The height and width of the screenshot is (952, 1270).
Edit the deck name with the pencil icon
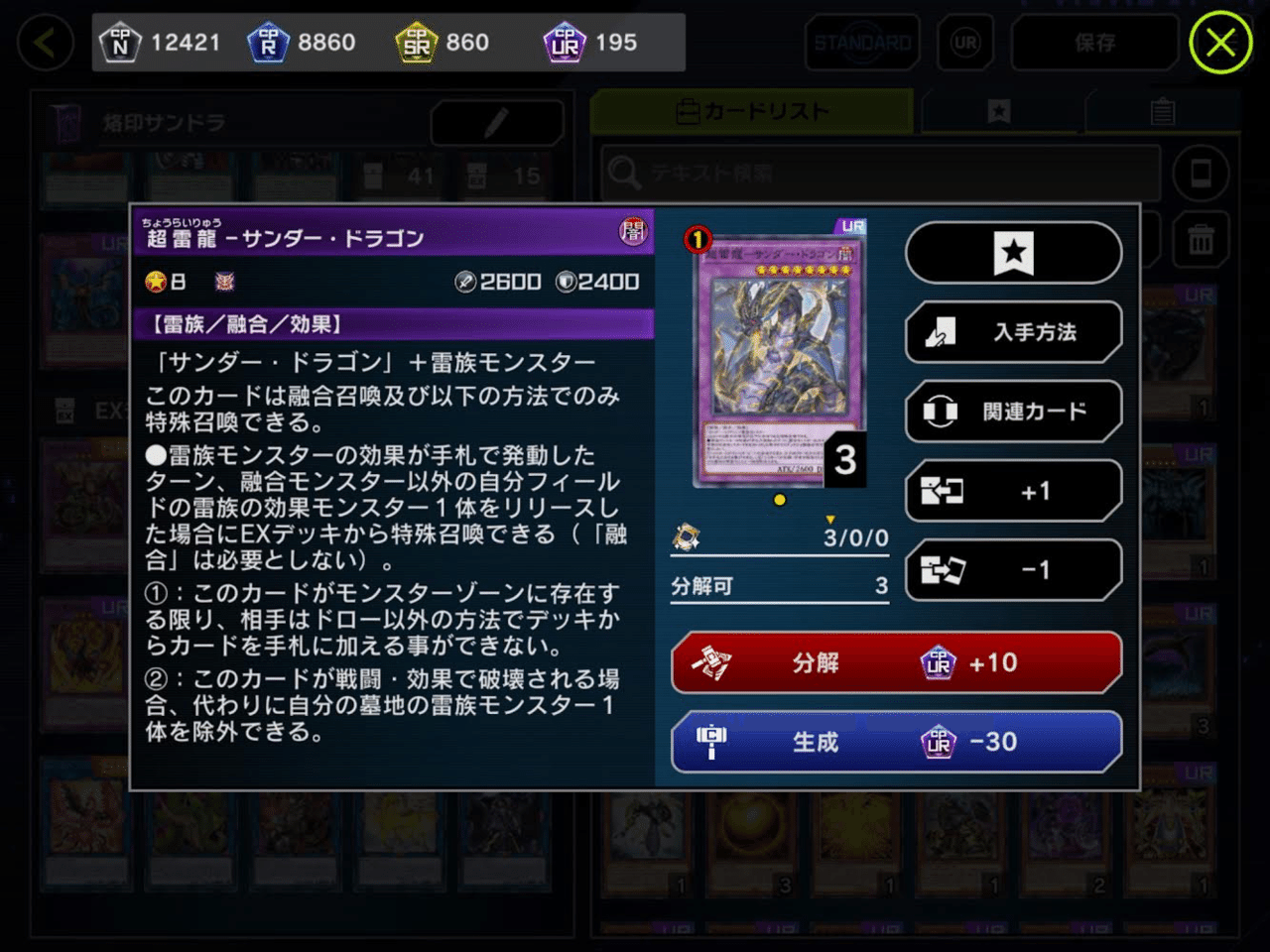[x=496, y=124]
